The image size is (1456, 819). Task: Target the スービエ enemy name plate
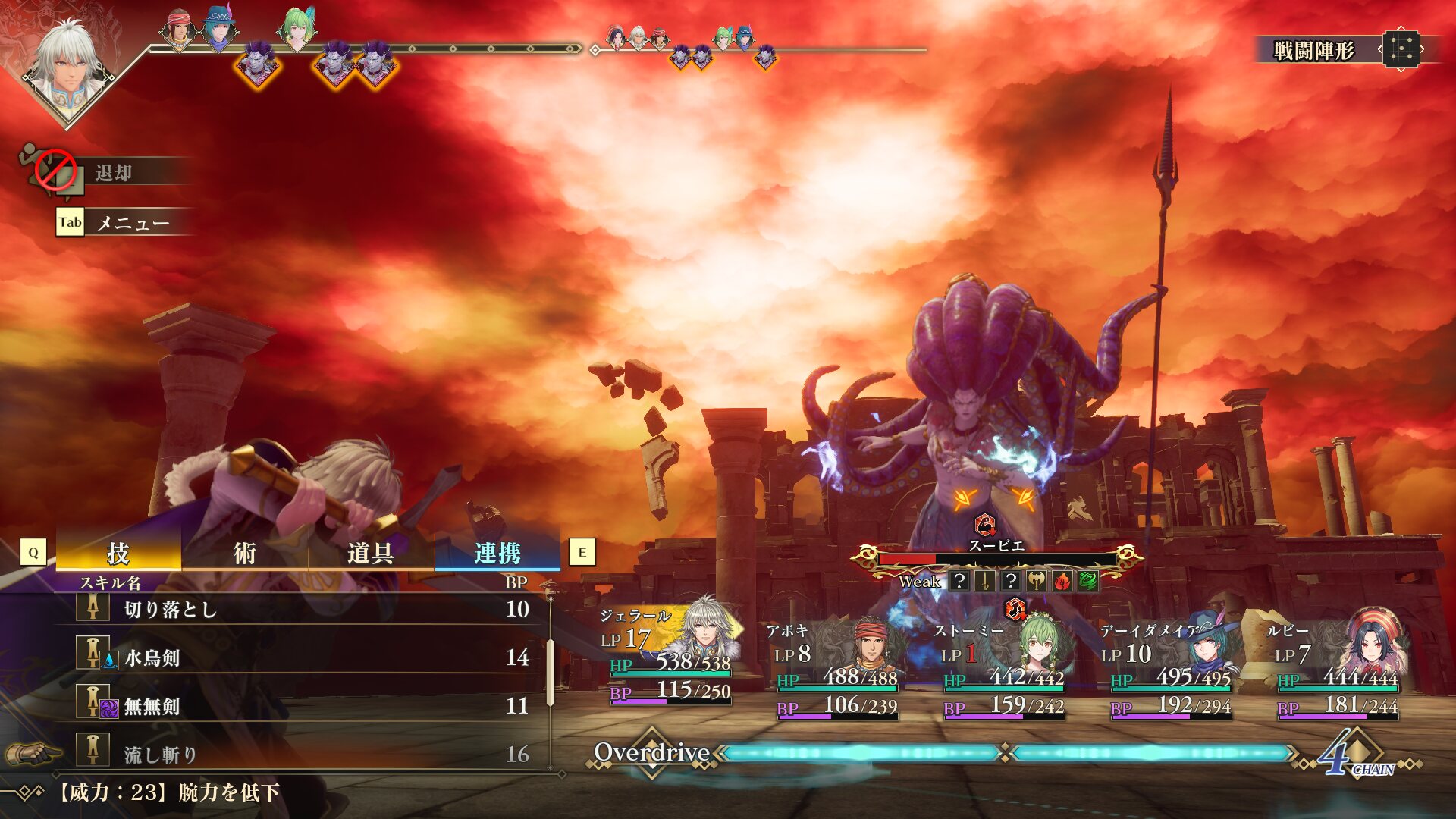(x=996, y=546)
